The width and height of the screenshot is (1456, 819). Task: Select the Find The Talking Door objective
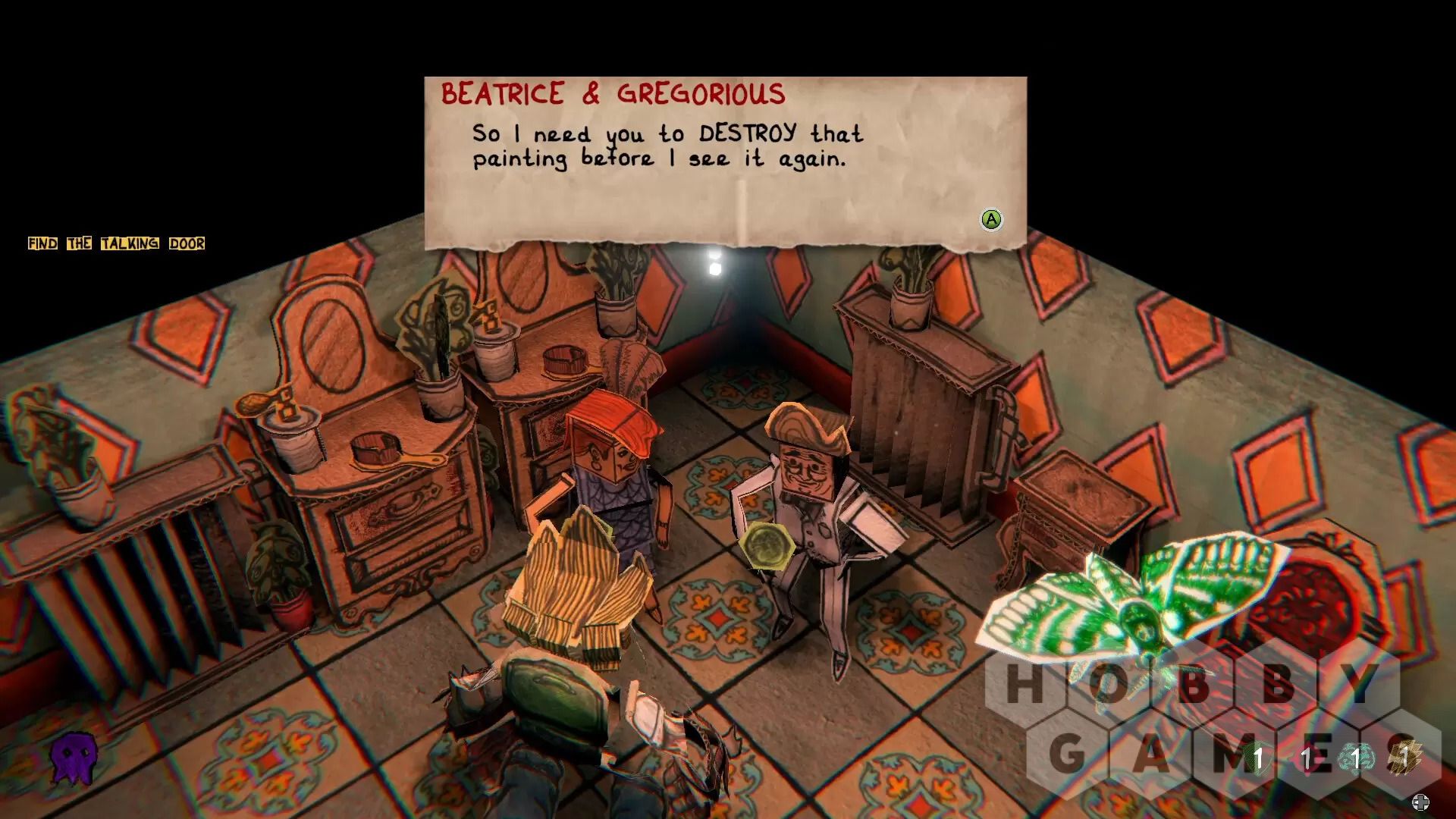(116, 243)
